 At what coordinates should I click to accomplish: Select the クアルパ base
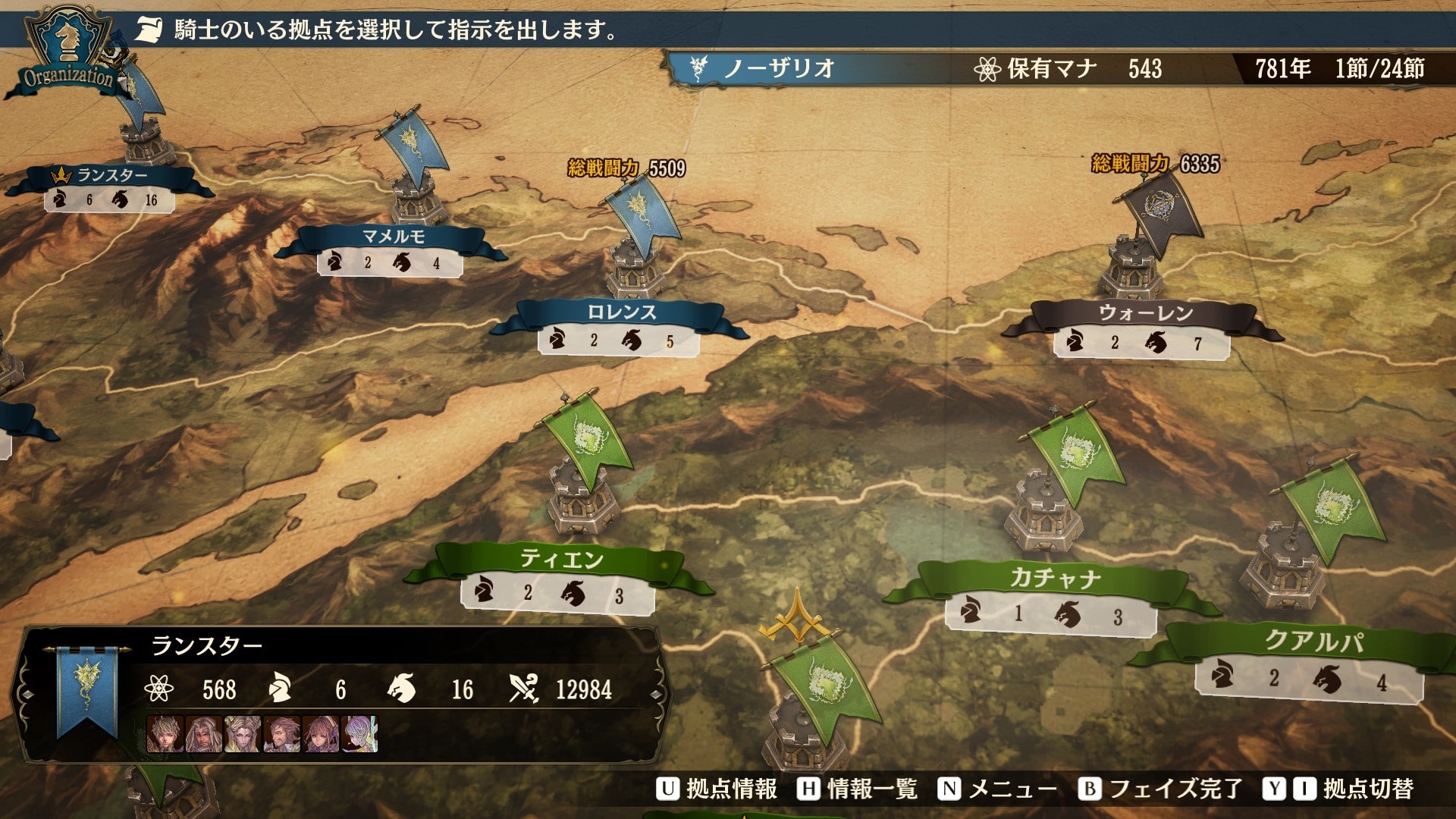pos(1313,642)
